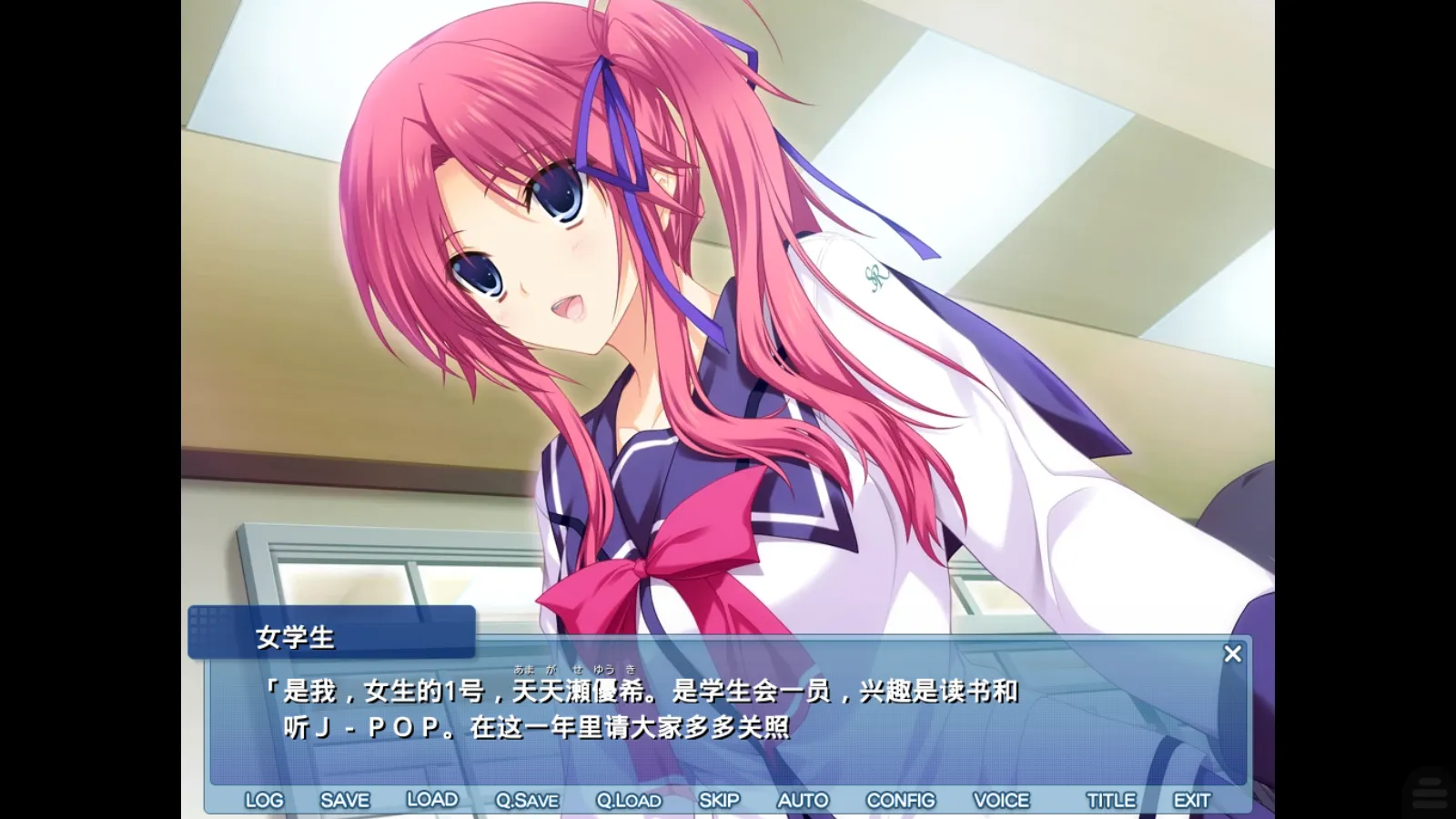Load the quick save with Q.LOAD
The image size is (1456, 819).
pos(630,799)
